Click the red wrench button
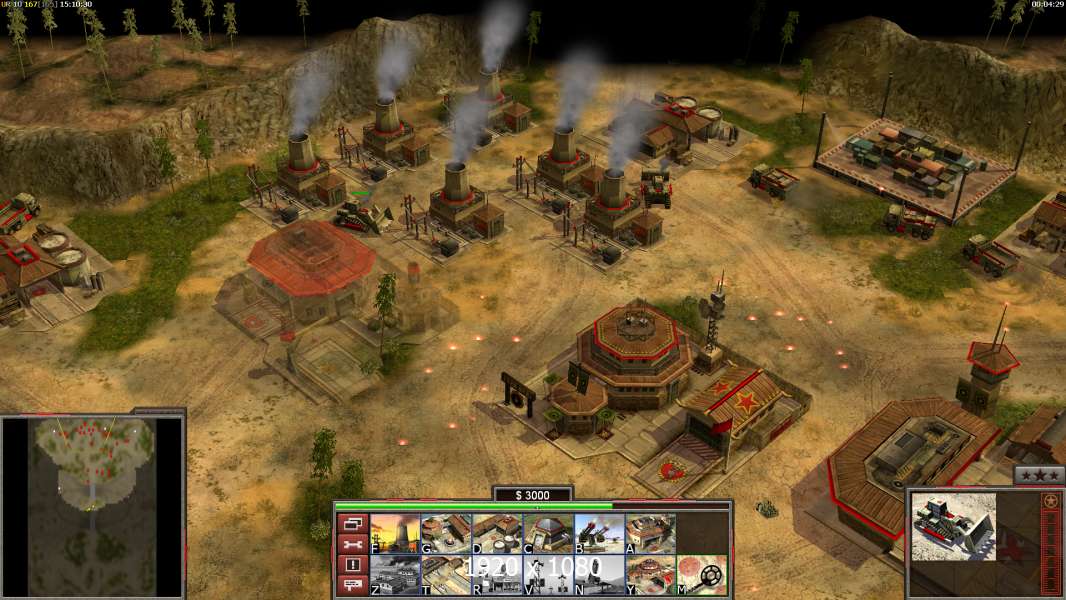 (x=351, y=544)
